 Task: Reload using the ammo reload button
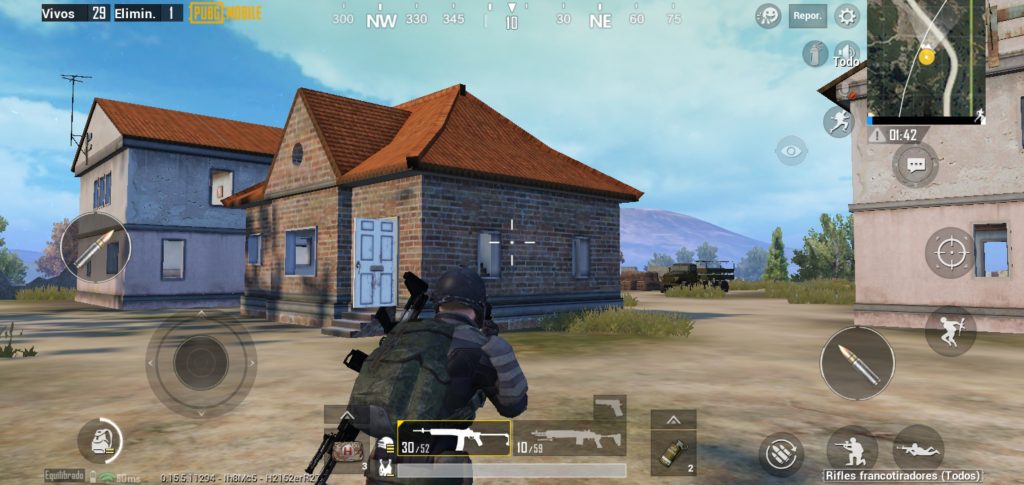[781, 452]
